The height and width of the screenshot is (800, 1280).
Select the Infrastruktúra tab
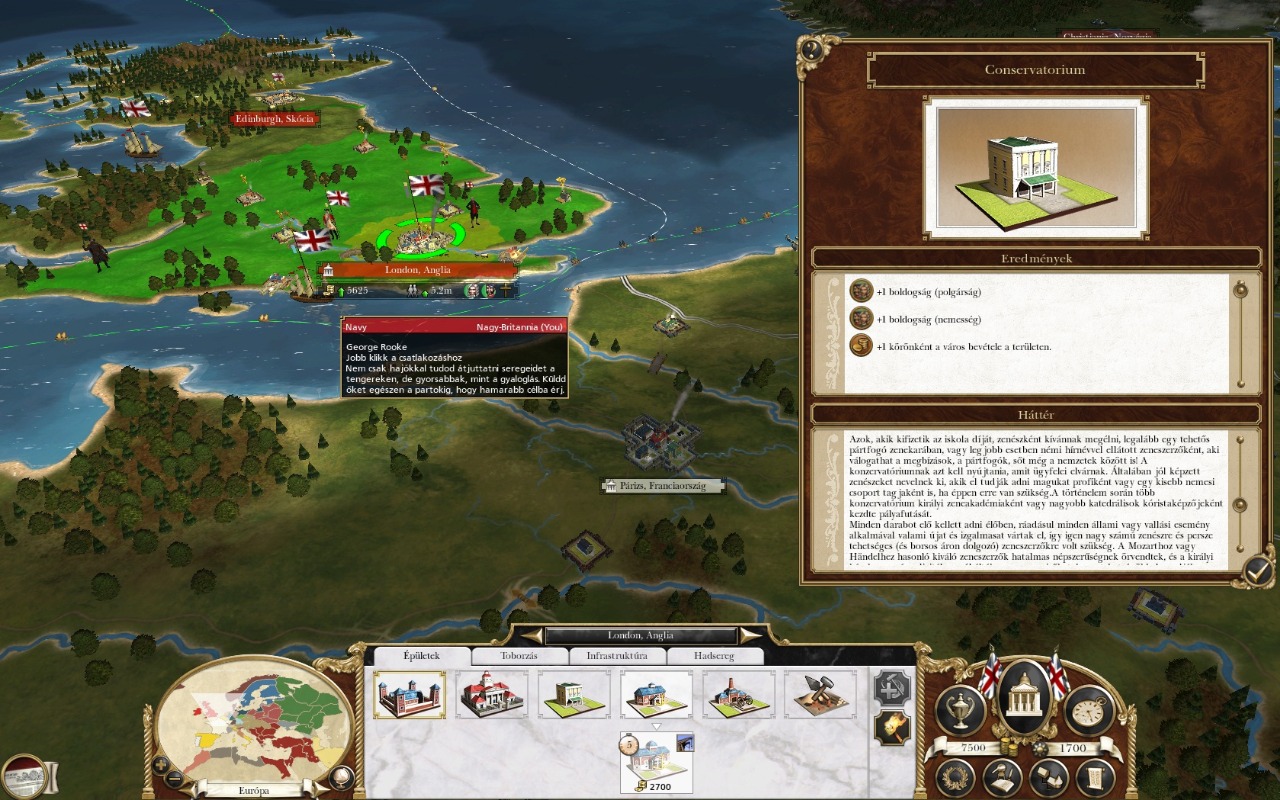[617, 657]
